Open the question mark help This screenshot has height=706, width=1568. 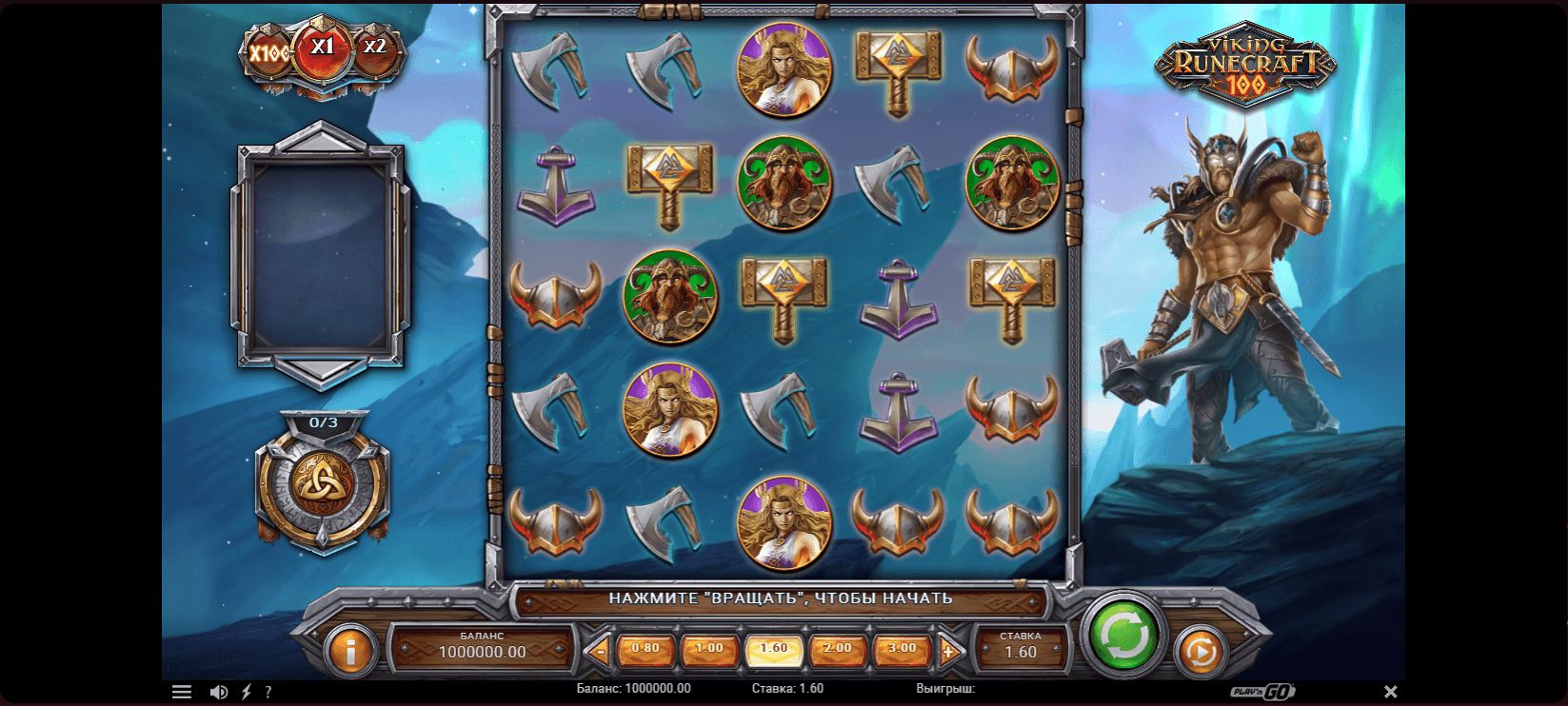click(268, 692)
